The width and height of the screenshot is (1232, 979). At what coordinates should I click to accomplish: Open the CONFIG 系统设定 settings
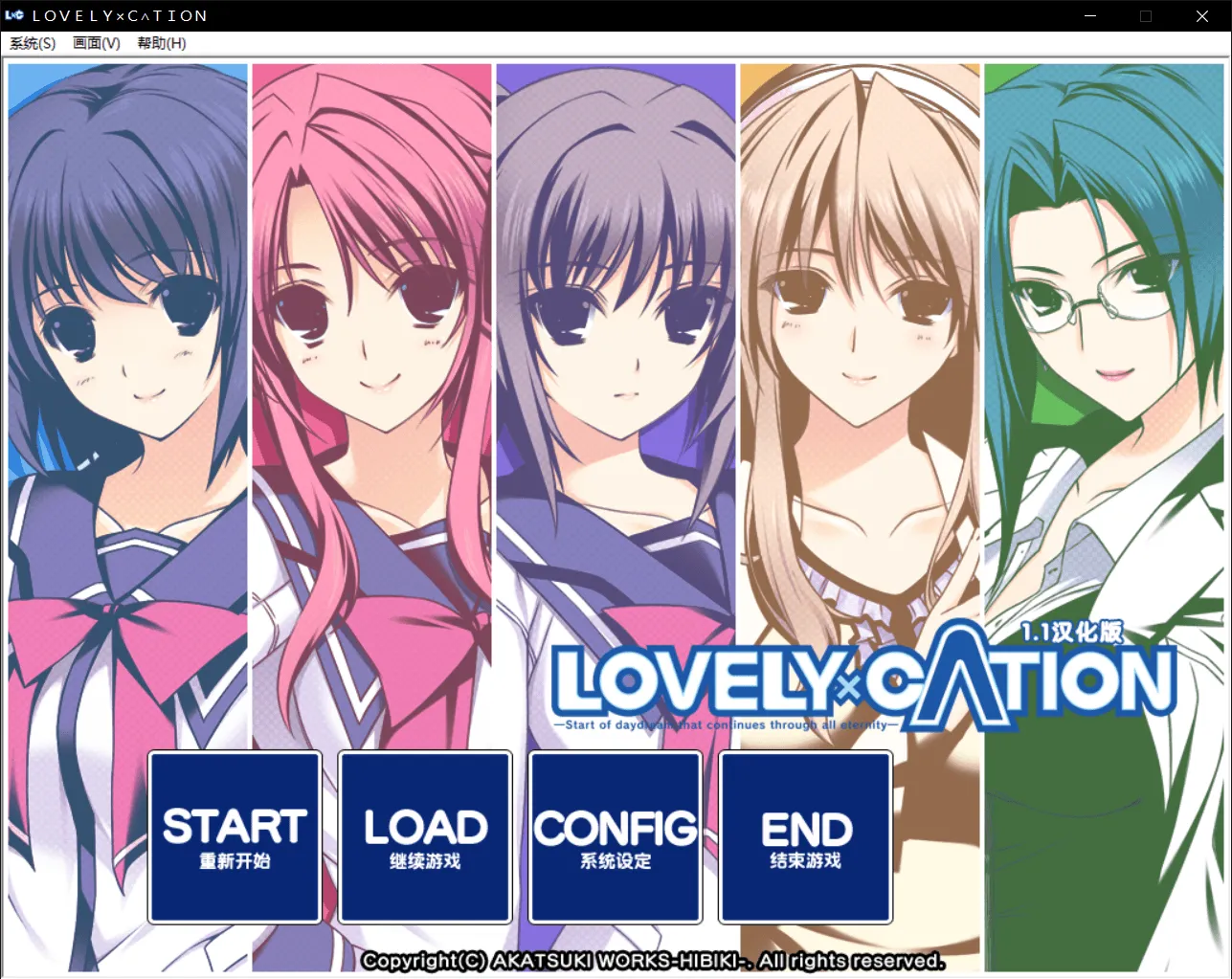tap(615, 836)
